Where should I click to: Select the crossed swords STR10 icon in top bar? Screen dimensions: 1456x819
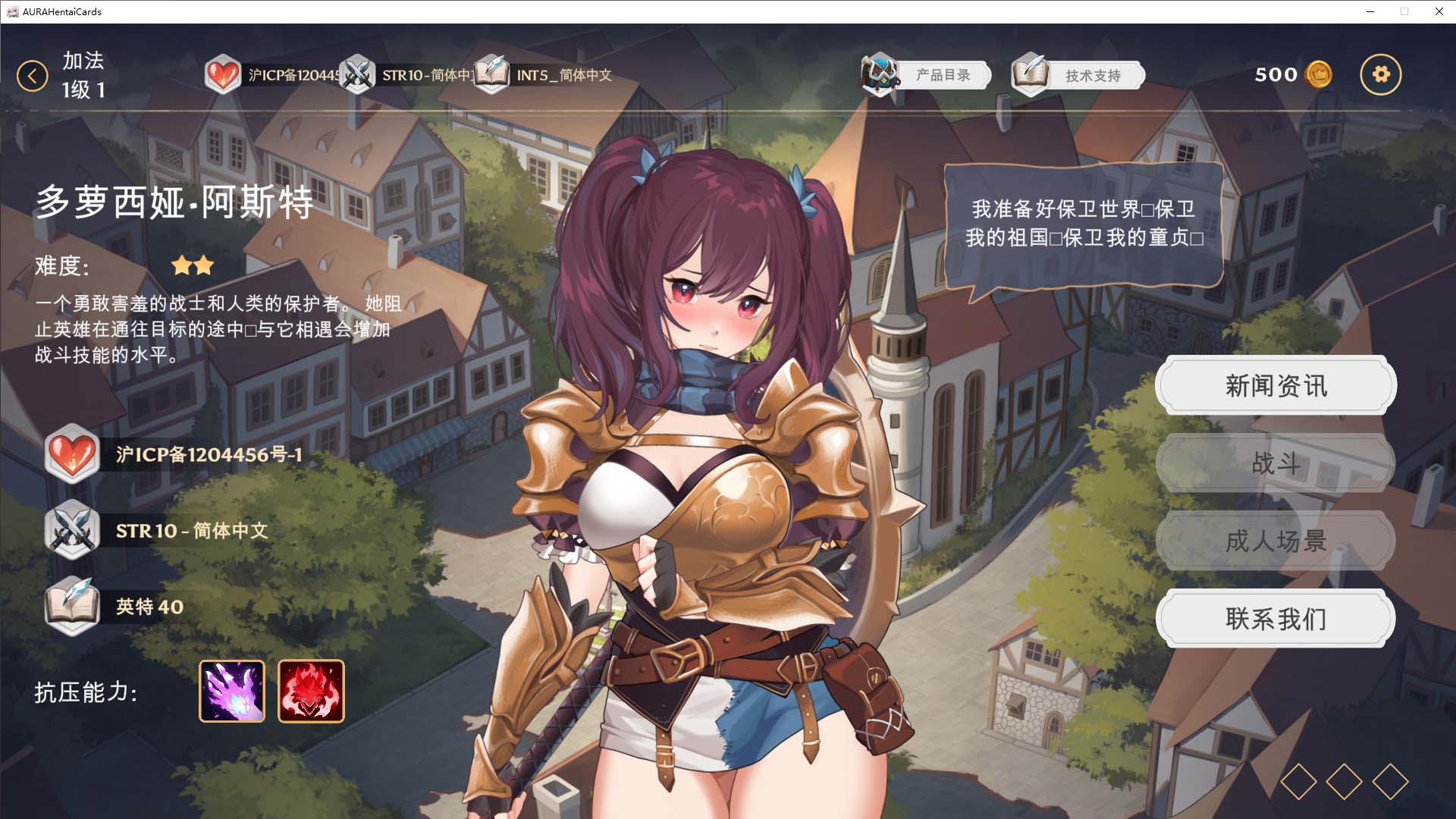pos(356,75)
